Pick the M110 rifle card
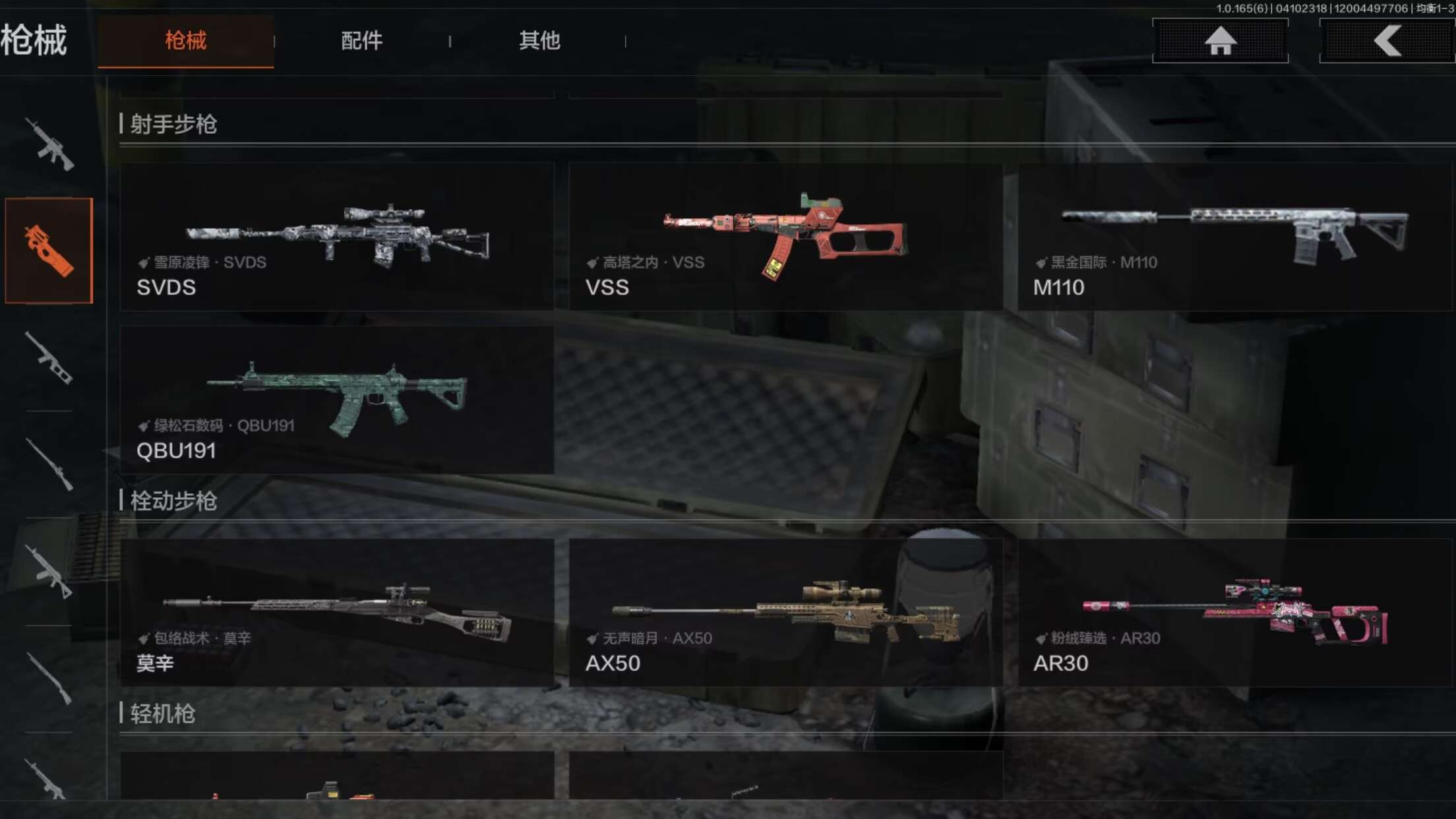The image size is (1456, 819). point(1234,237)
